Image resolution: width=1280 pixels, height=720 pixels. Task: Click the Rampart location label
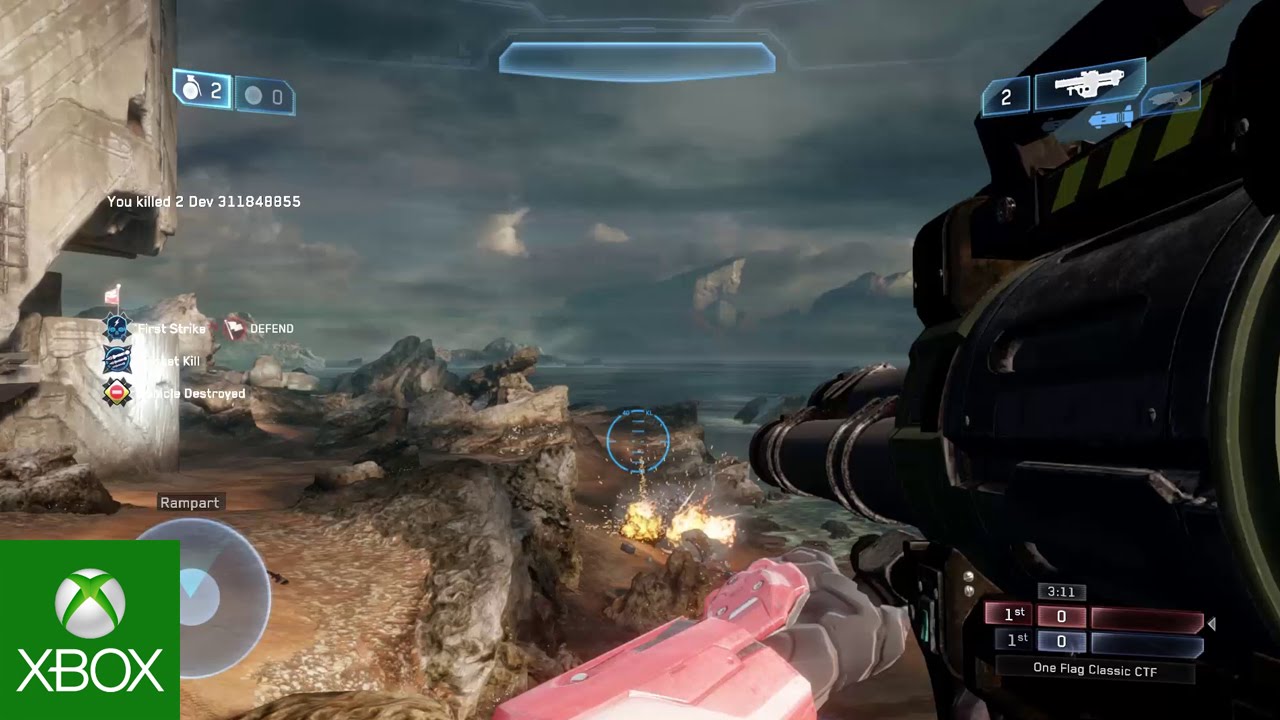(x=189, y=503)
